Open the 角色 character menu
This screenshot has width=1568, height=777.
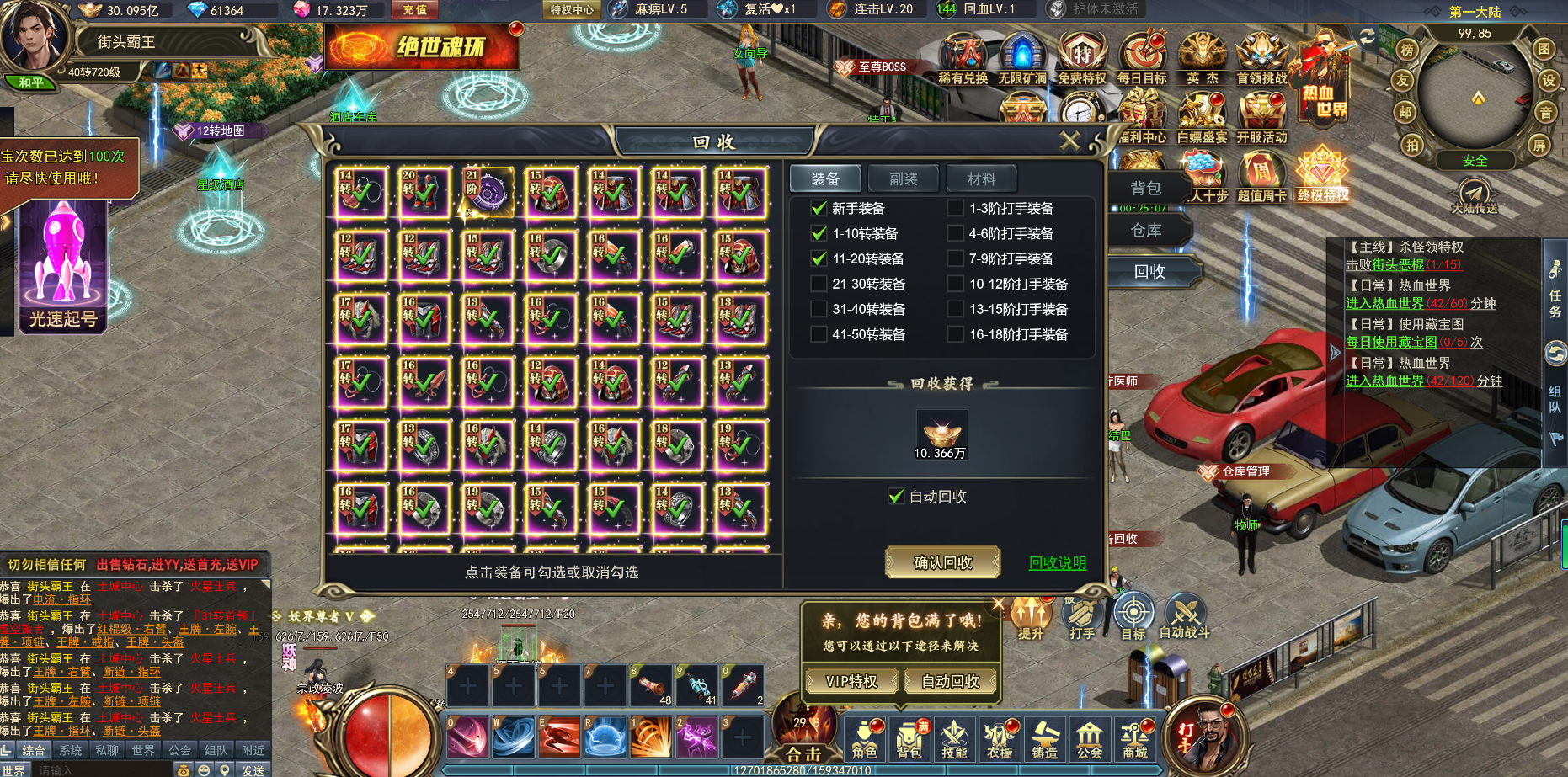(x=864, y=739)
